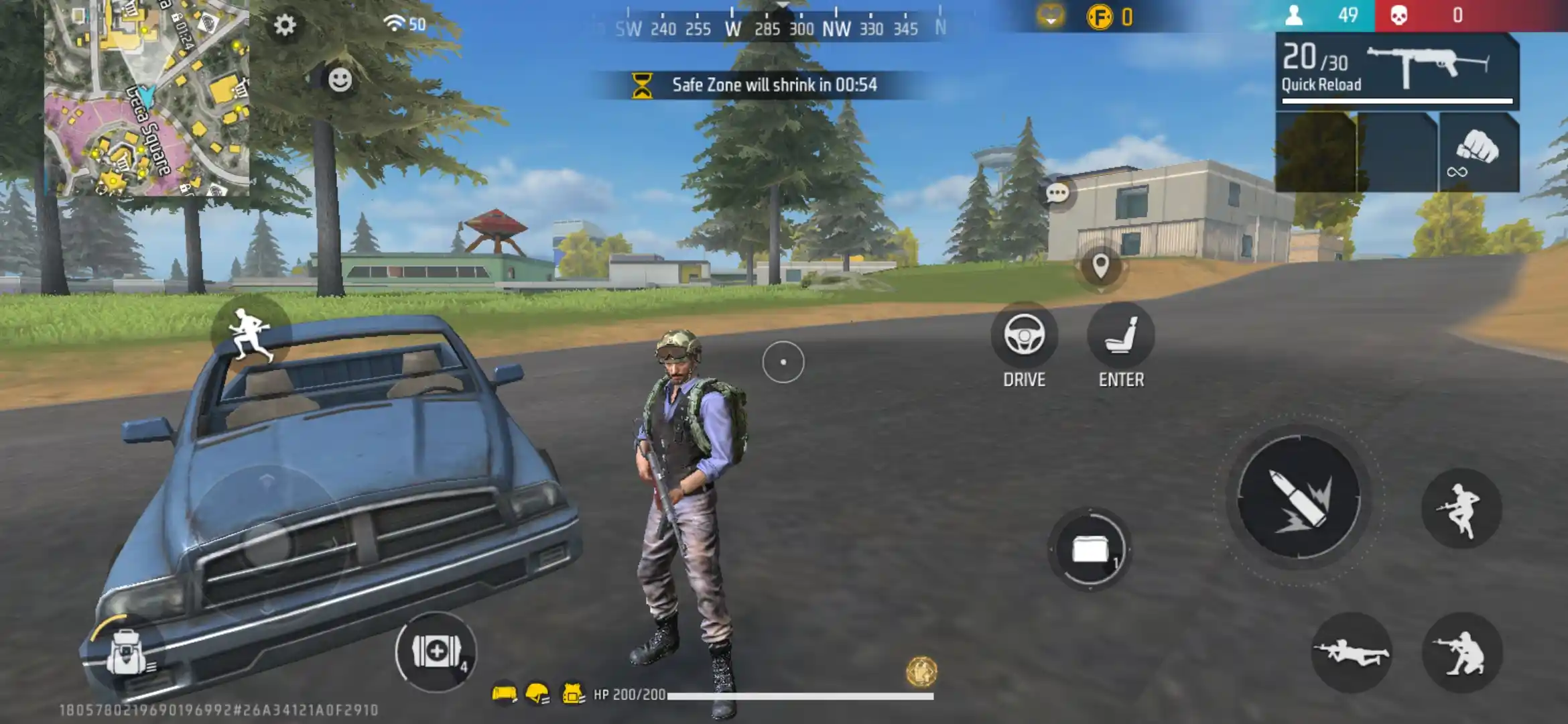1568x724 pixels.
Task: Open the settings gear menu
Action: (x=284, y=25)
